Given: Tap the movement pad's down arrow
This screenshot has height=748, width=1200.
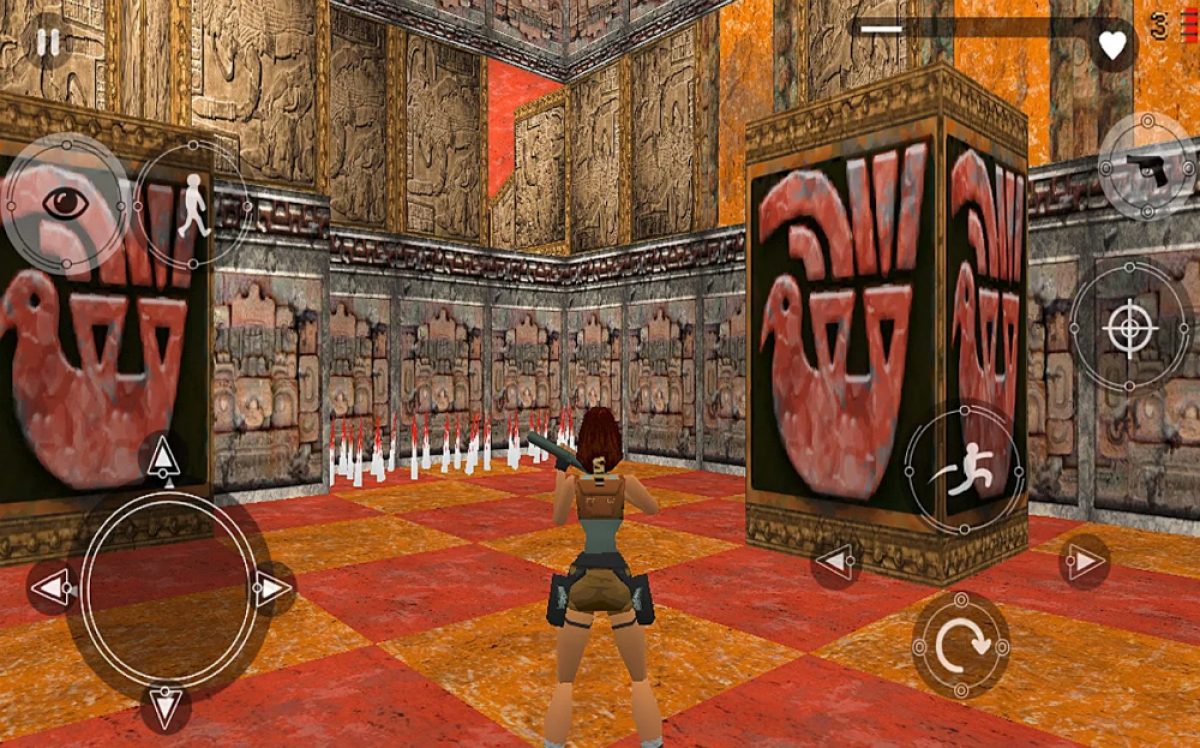Looking at the screenshot, I should click(x=165, y=708).
